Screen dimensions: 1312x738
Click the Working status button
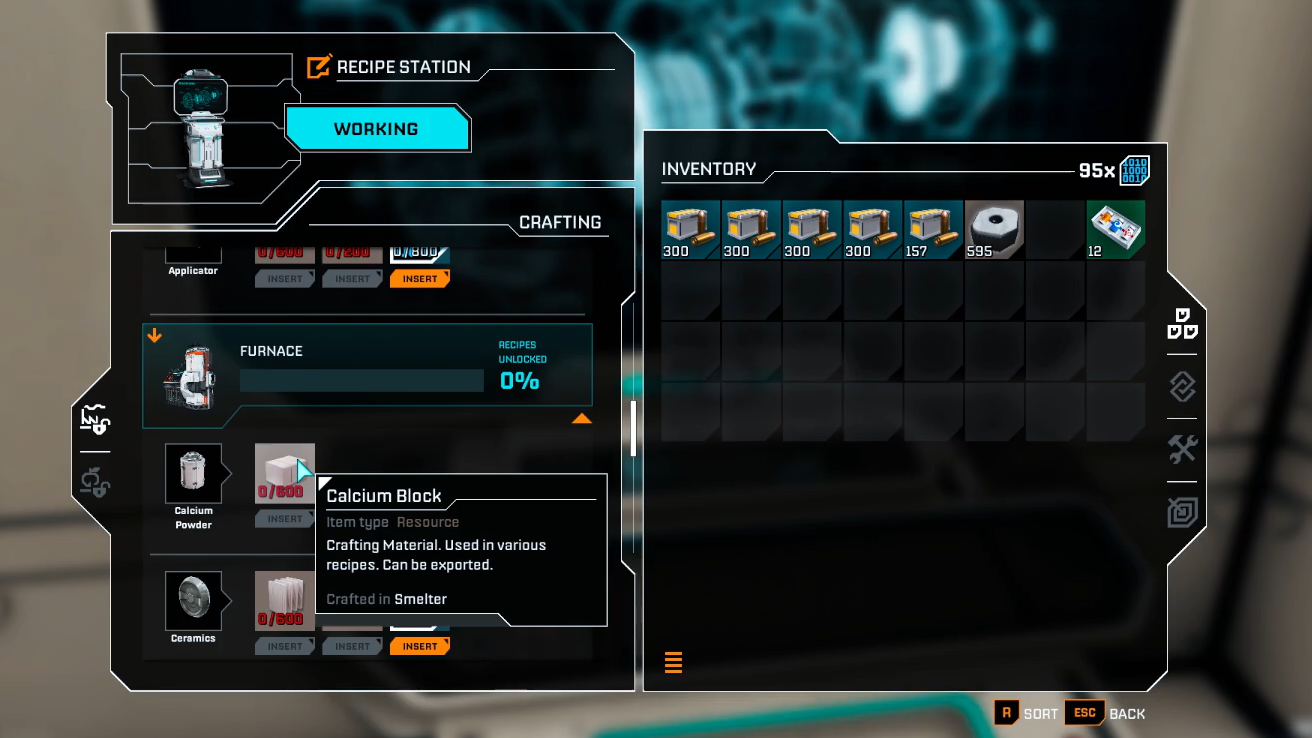pyautogui.click(x=376, y=129)
